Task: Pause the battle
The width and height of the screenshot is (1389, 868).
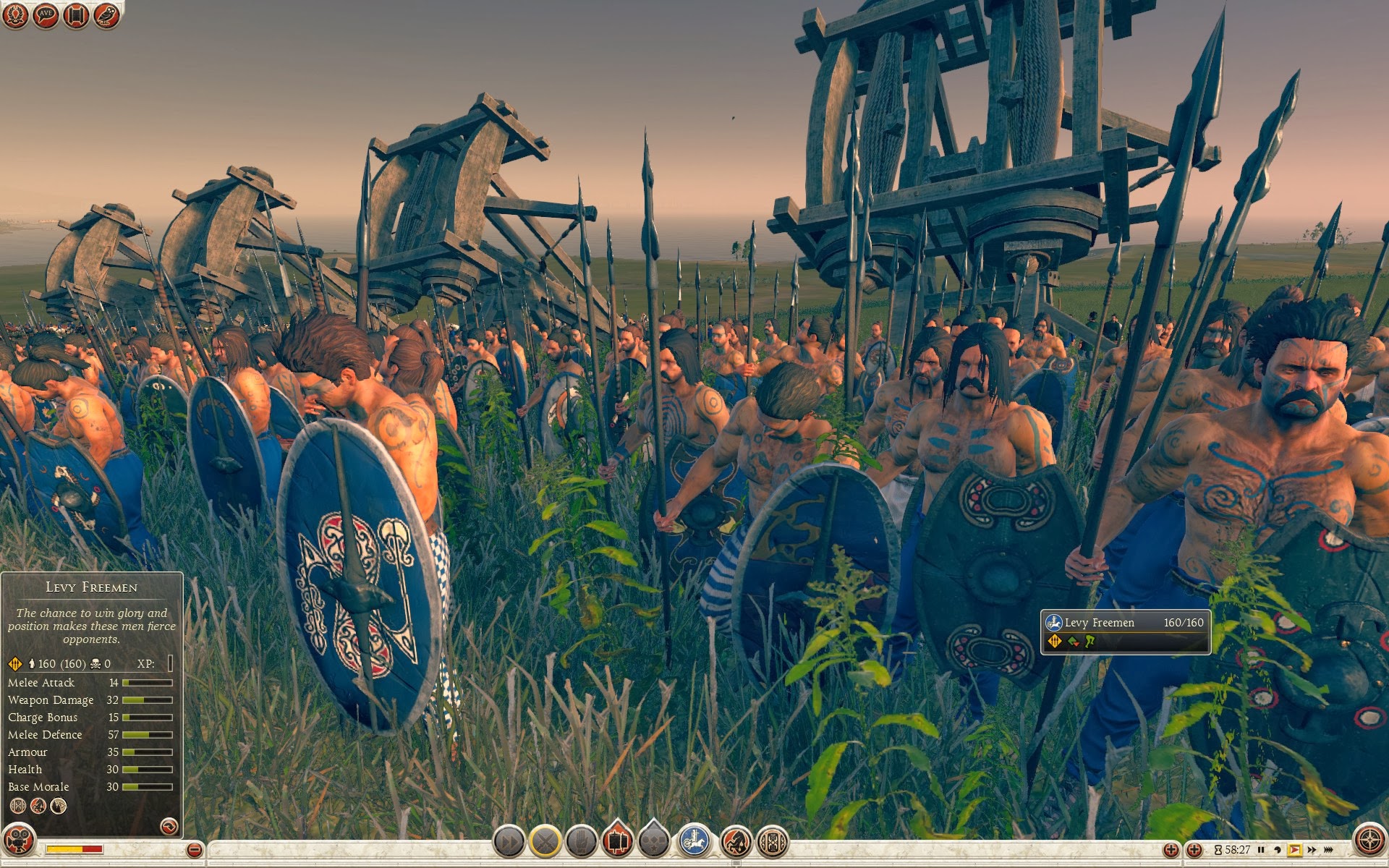Action: pyautogui.click(x=1261, y=850)
